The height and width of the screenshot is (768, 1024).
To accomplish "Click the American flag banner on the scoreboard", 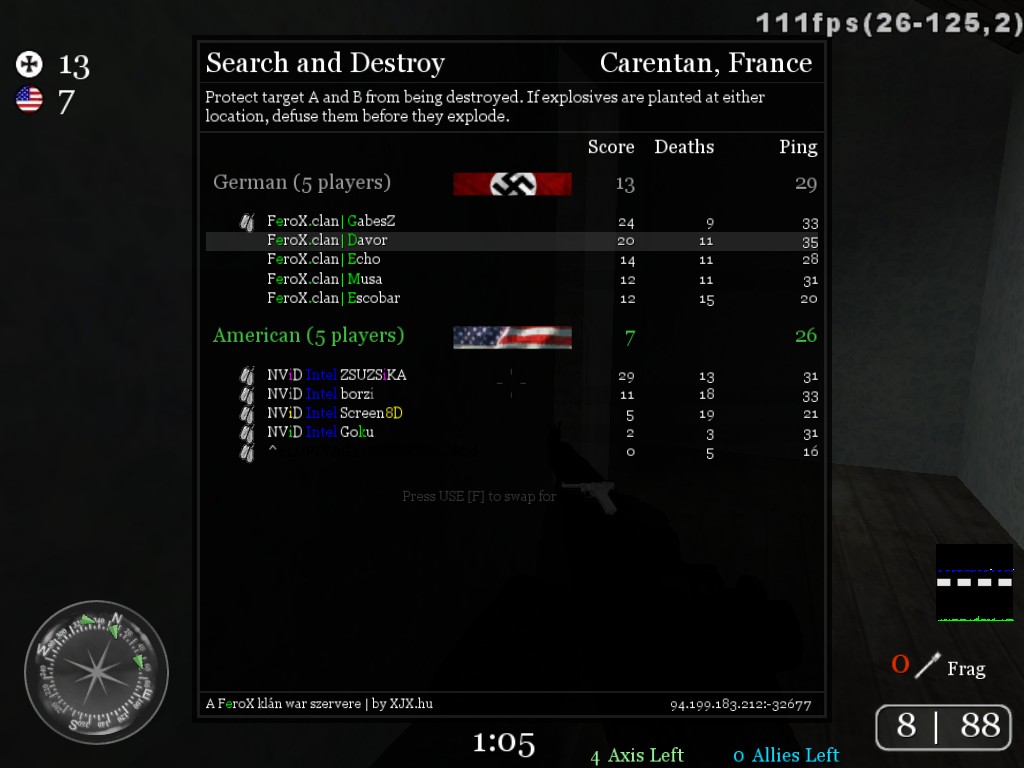I will click(512, 337).
